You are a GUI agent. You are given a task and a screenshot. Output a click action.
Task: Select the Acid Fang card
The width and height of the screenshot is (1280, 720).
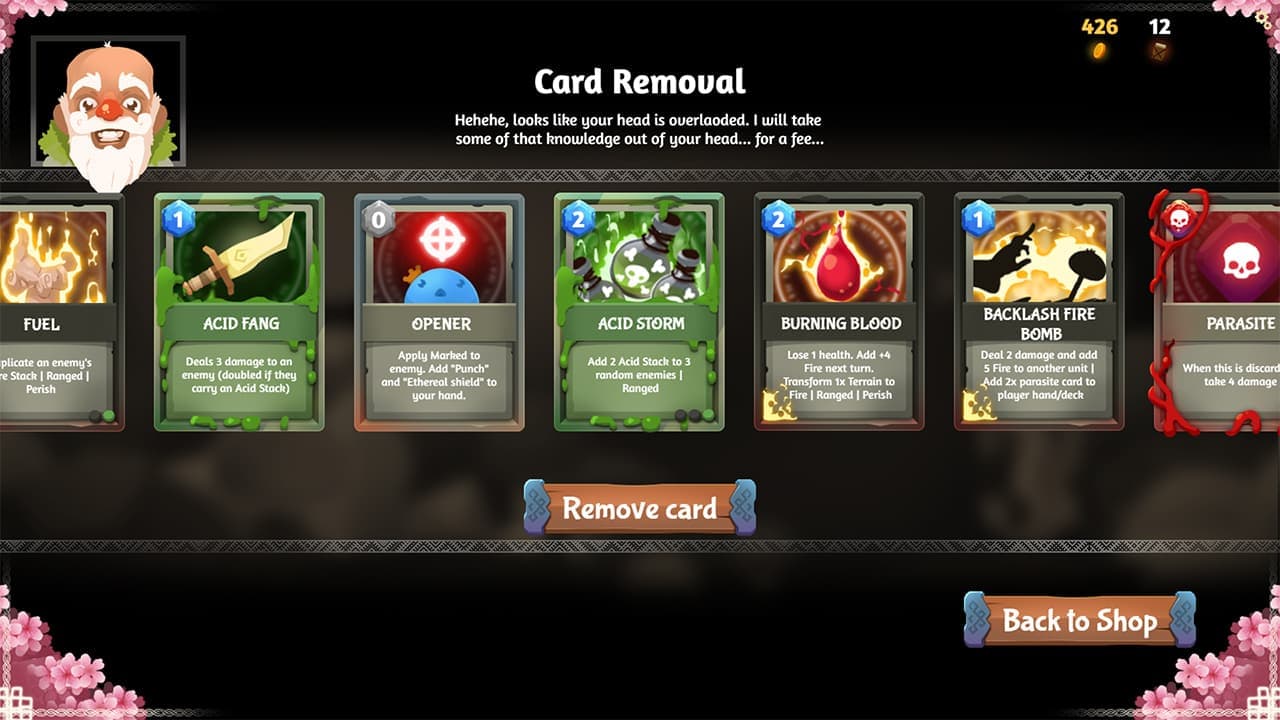pyautogui.click(x=239, y=310)
